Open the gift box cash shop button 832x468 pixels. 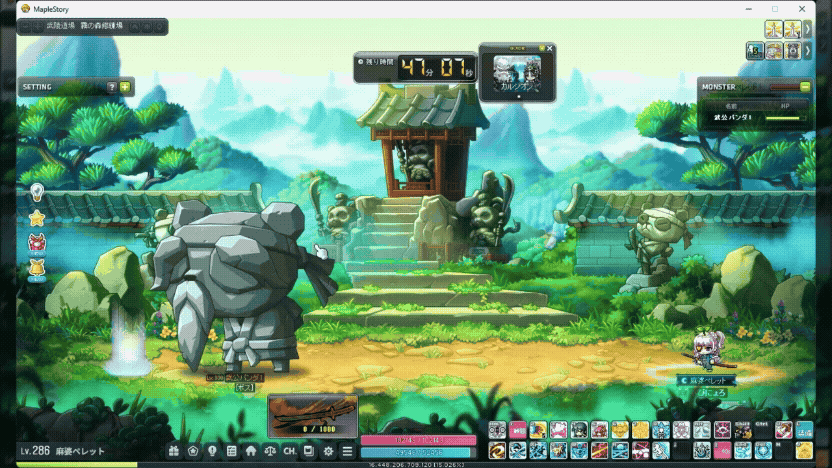[x=174, y=450]
